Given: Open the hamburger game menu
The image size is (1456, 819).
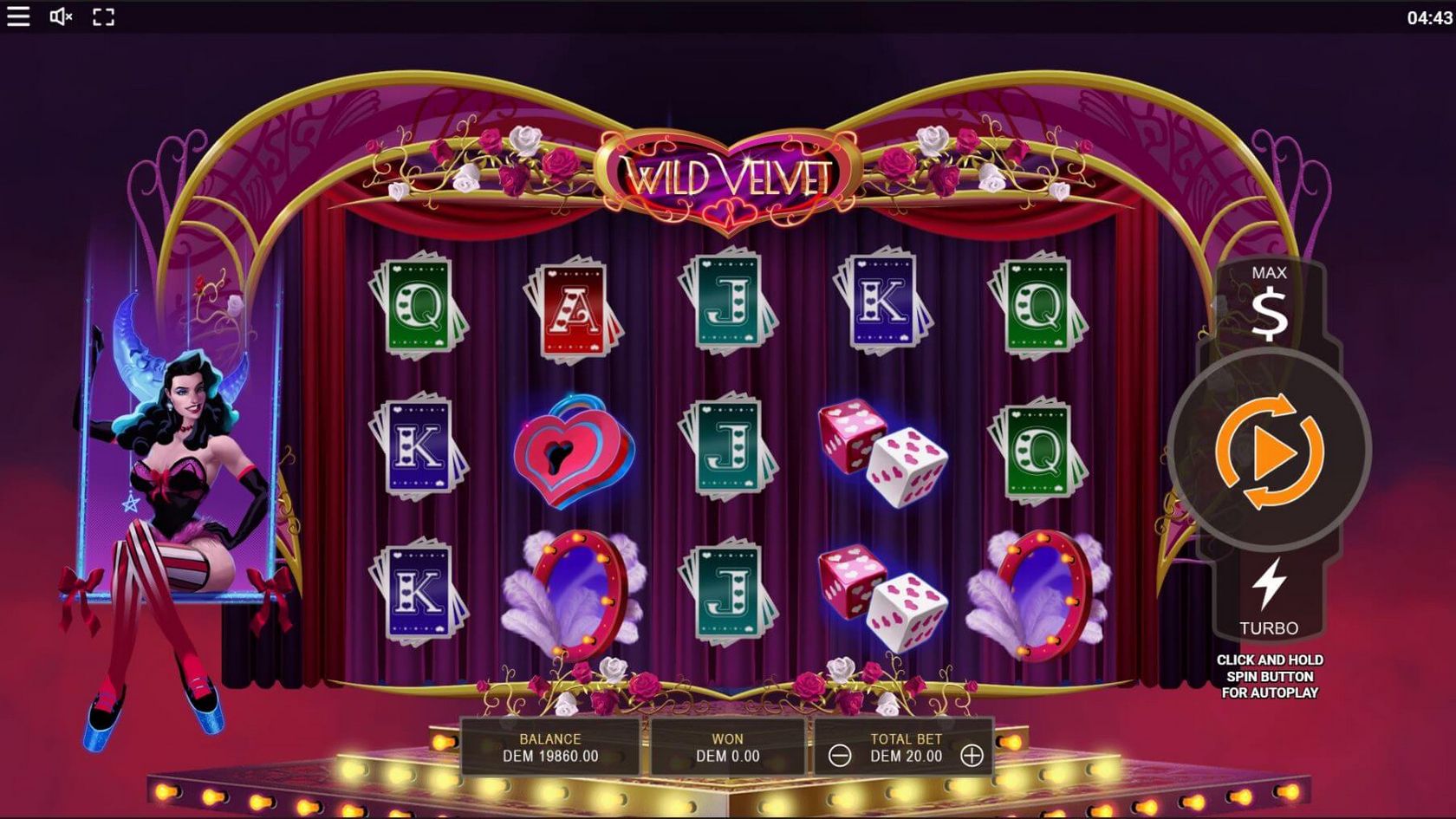Looking at the screenshot, I should pyautogui.click(x=18, y=16).
